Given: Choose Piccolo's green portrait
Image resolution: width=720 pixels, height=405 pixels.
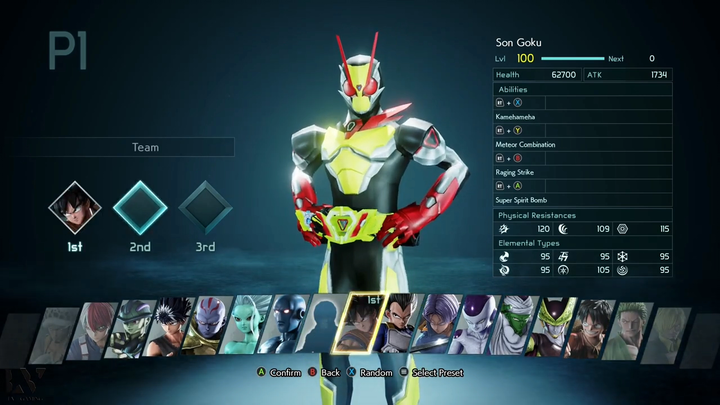Looking at the screenshot, I should pyautogui.click(x=517, y=327).
